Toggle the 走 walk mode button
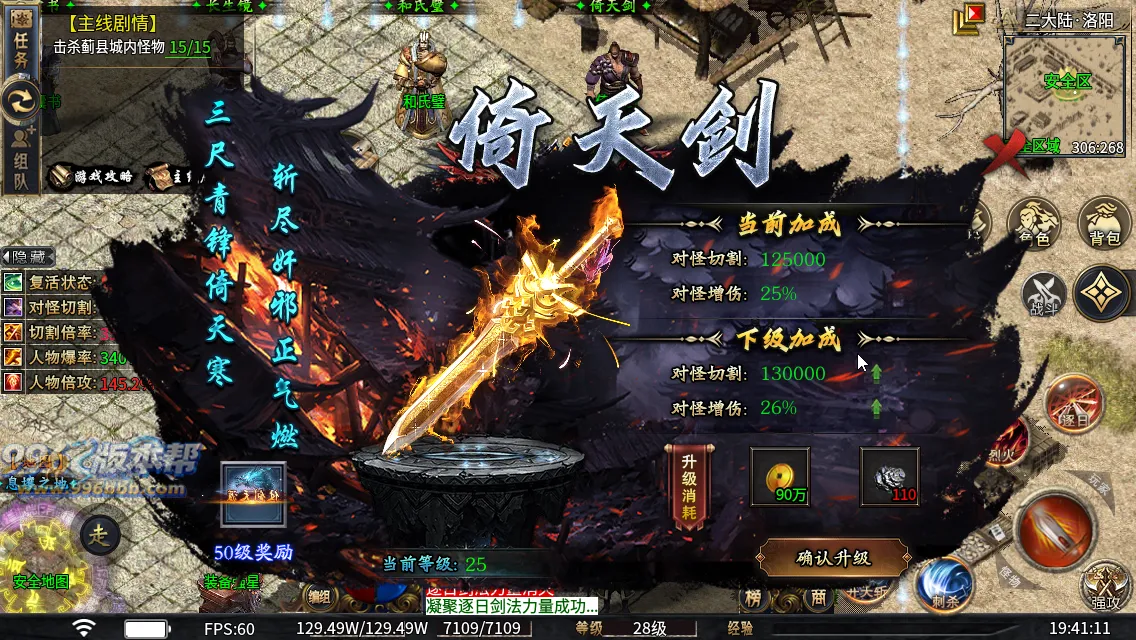 click(x=99, y=533)
